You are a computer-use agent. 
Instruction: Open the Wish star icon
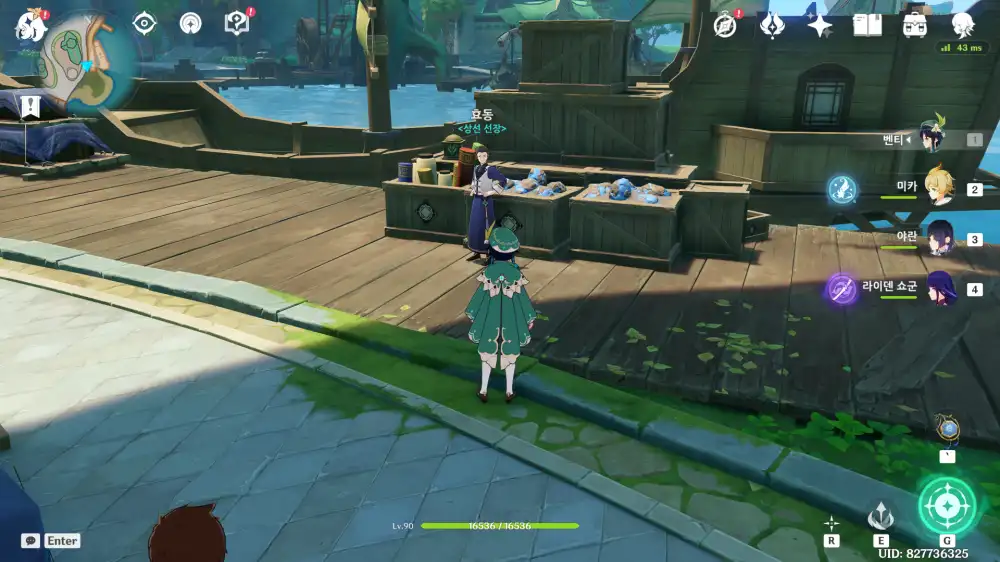pyautogui.click(x=820, y=25)
